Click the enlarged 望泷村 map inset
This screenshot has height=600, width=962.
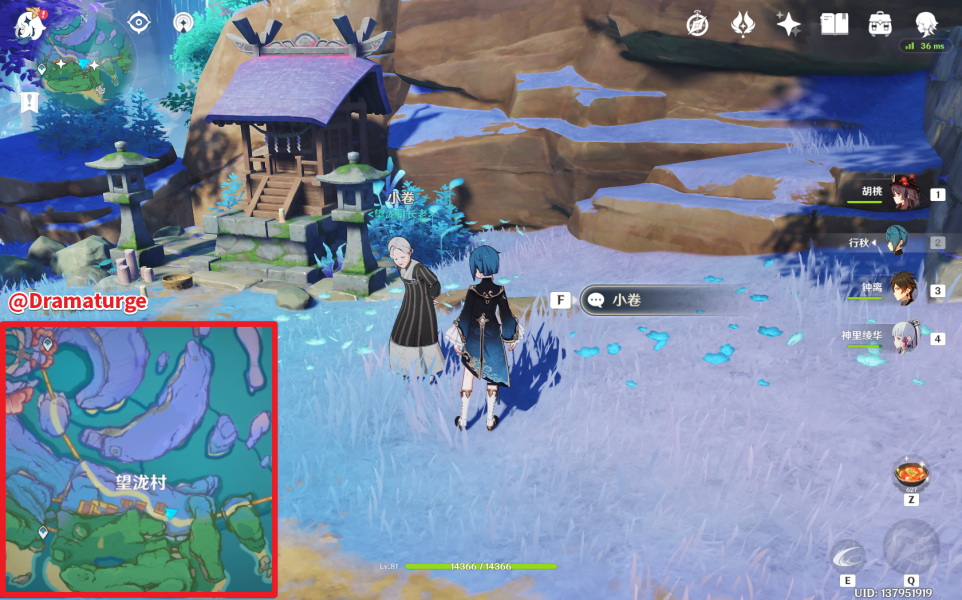tap(139, 459)
